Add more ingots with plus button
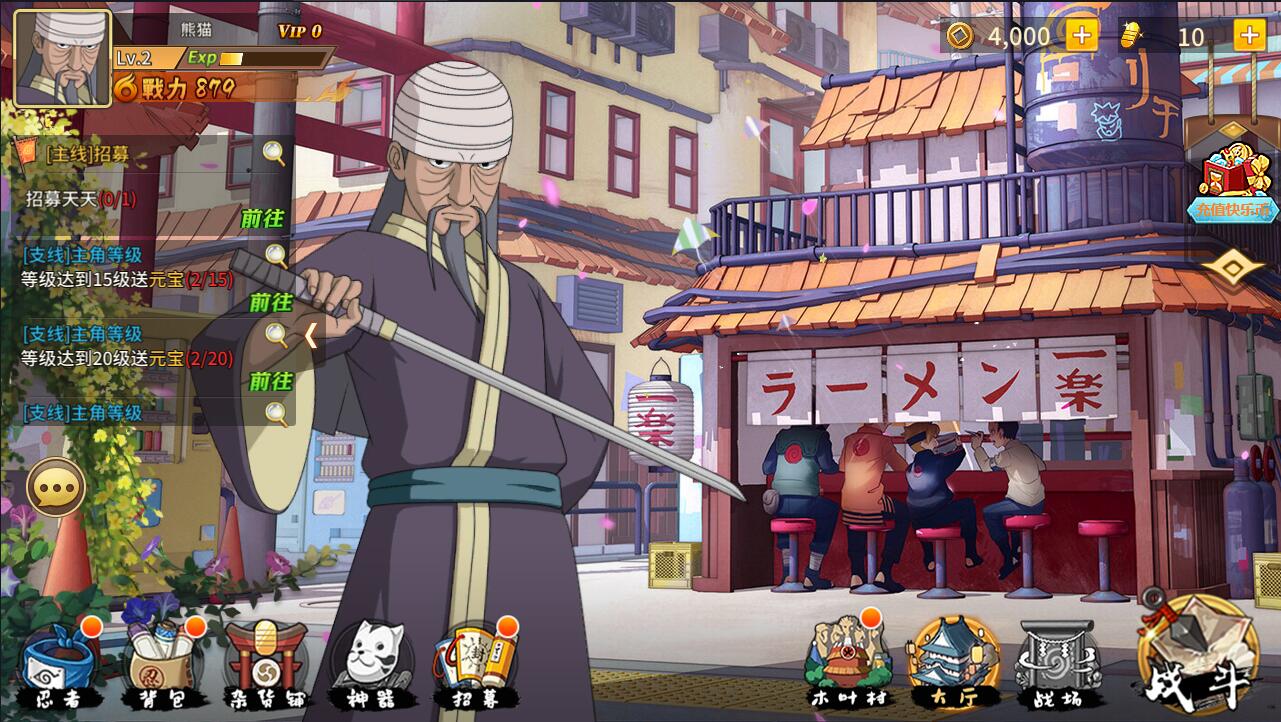Screen dimensions: 1281x722 coord(1249,36)
